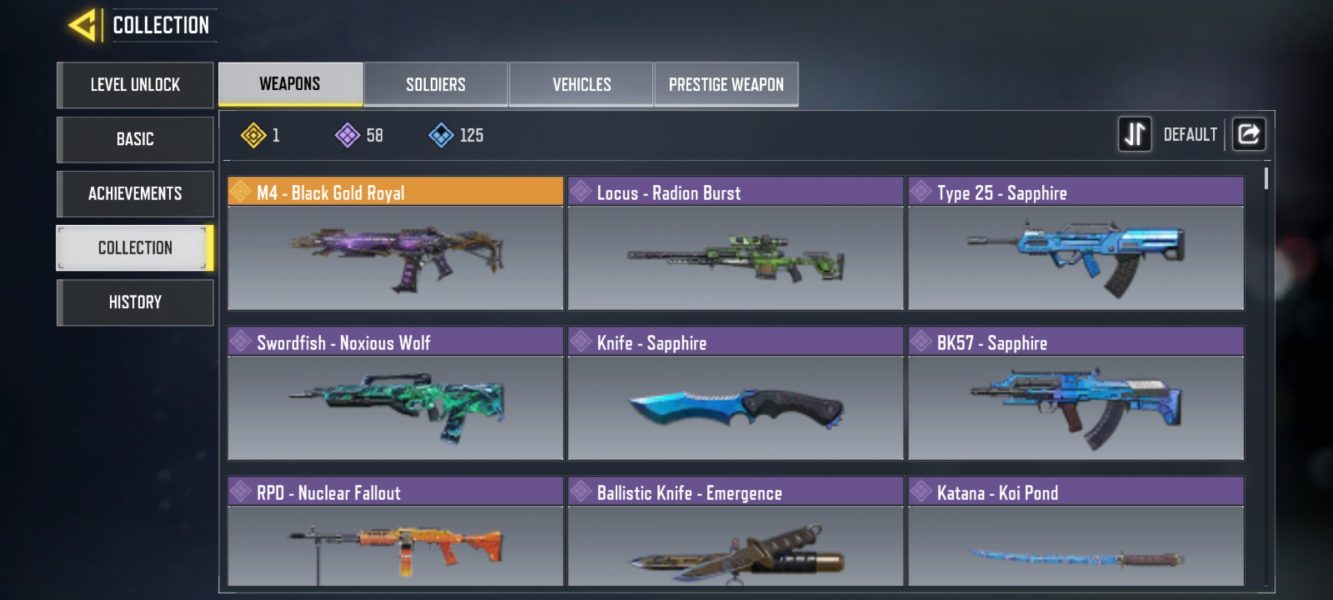Open the History section
1333x600 pixels.
[x=135, y=302]
